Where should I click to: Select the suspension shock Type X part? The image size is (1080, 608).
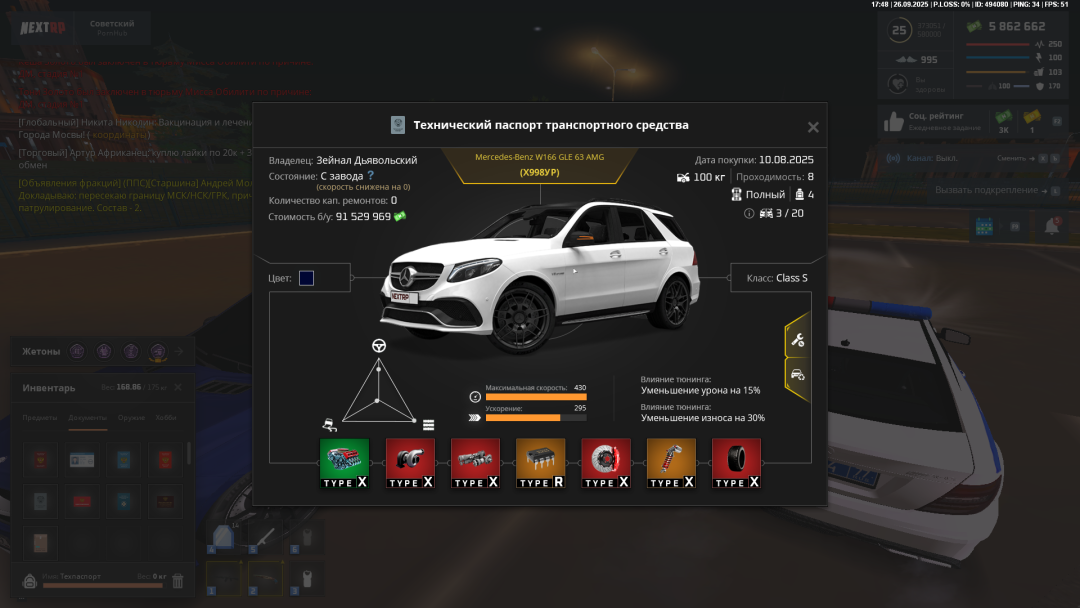671,464
